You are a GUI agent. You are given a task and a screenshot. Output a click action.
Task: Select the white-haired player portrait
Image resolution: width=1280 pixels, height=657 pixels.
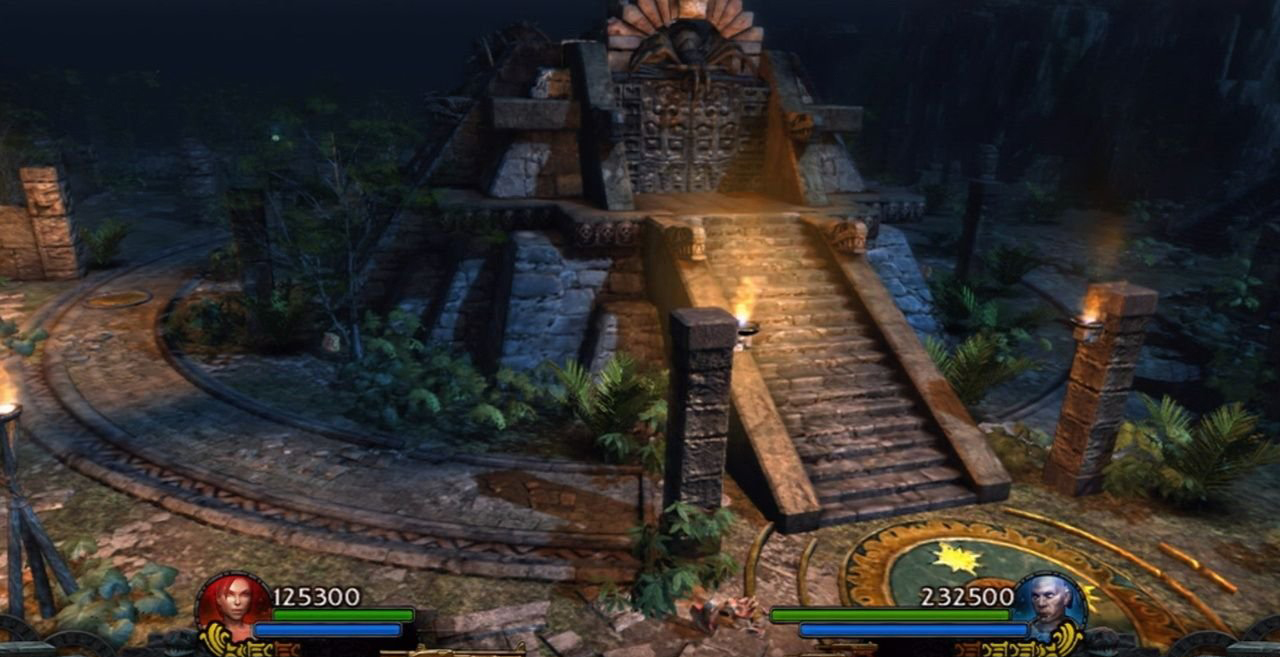click(x=1050, y=605)
